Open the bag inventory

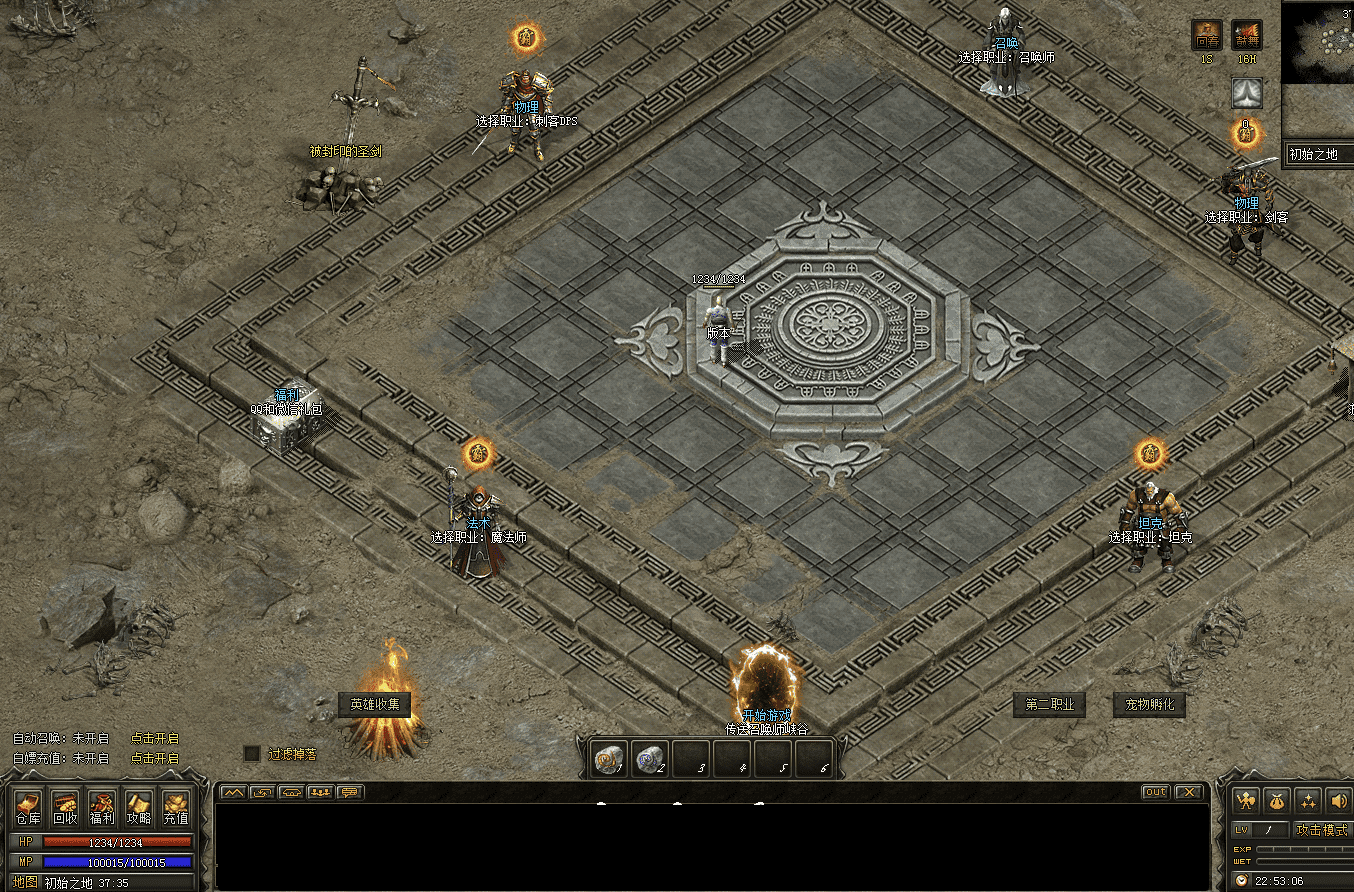[x=1276, y=800]
